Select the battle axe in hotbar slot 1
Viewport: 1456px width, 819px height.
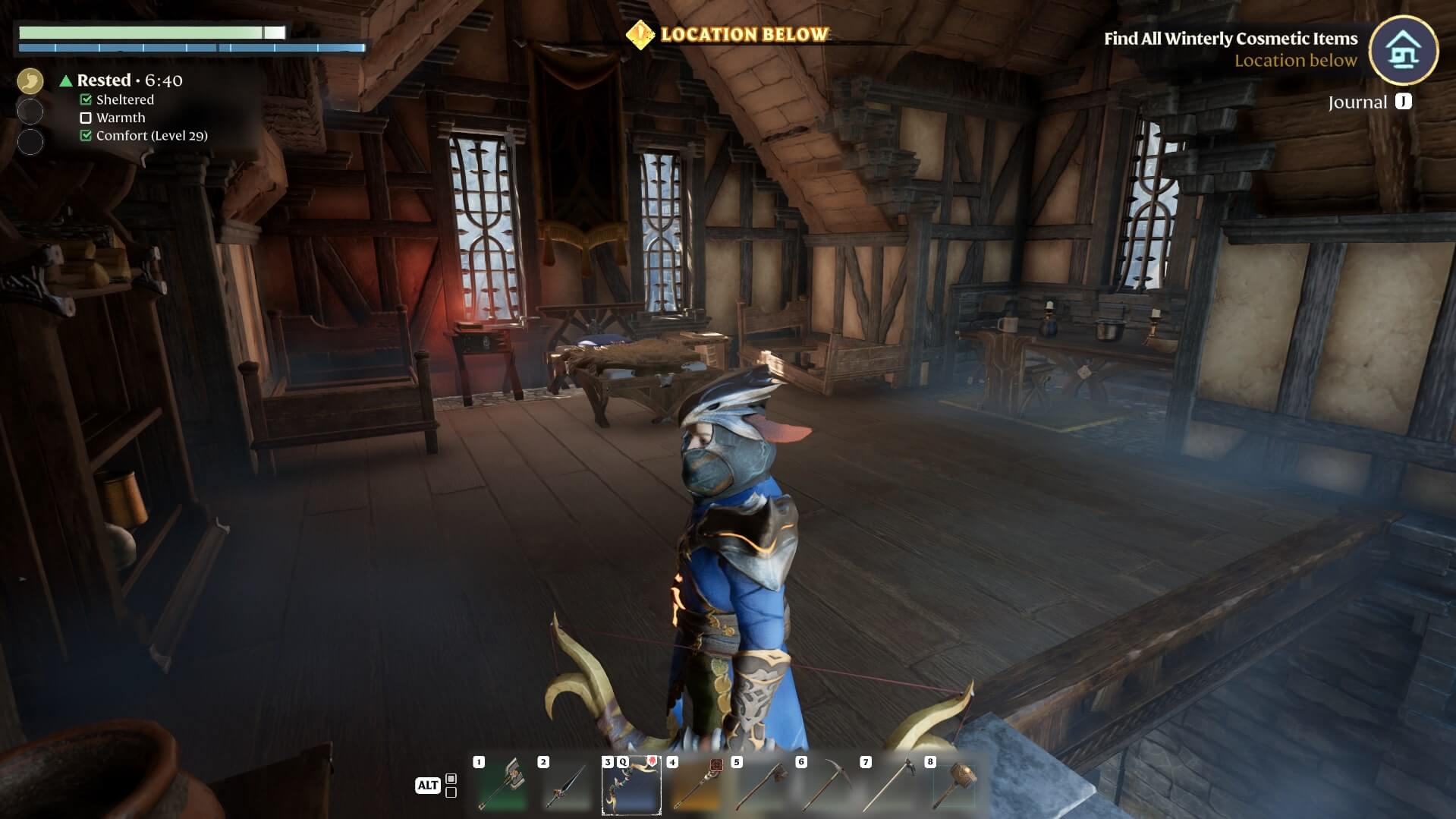(502, 786)
